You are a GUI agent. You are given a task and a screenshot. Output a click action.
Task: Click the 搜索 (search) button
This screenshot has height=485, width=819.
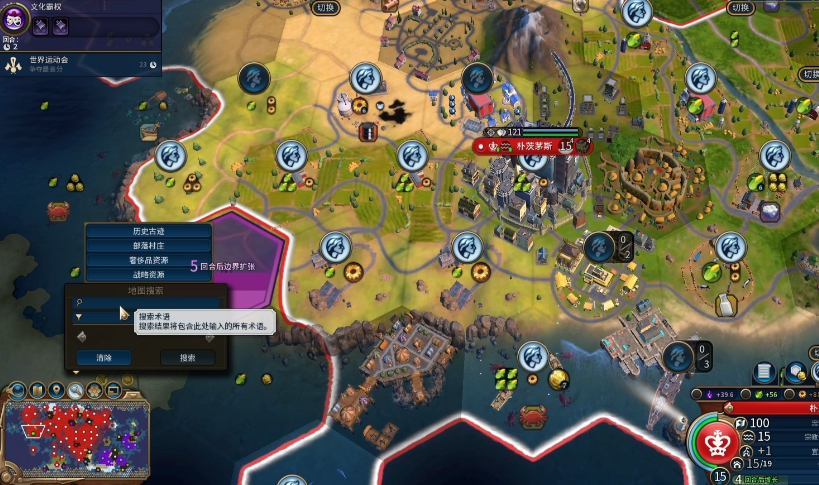(x=188, y=357)
